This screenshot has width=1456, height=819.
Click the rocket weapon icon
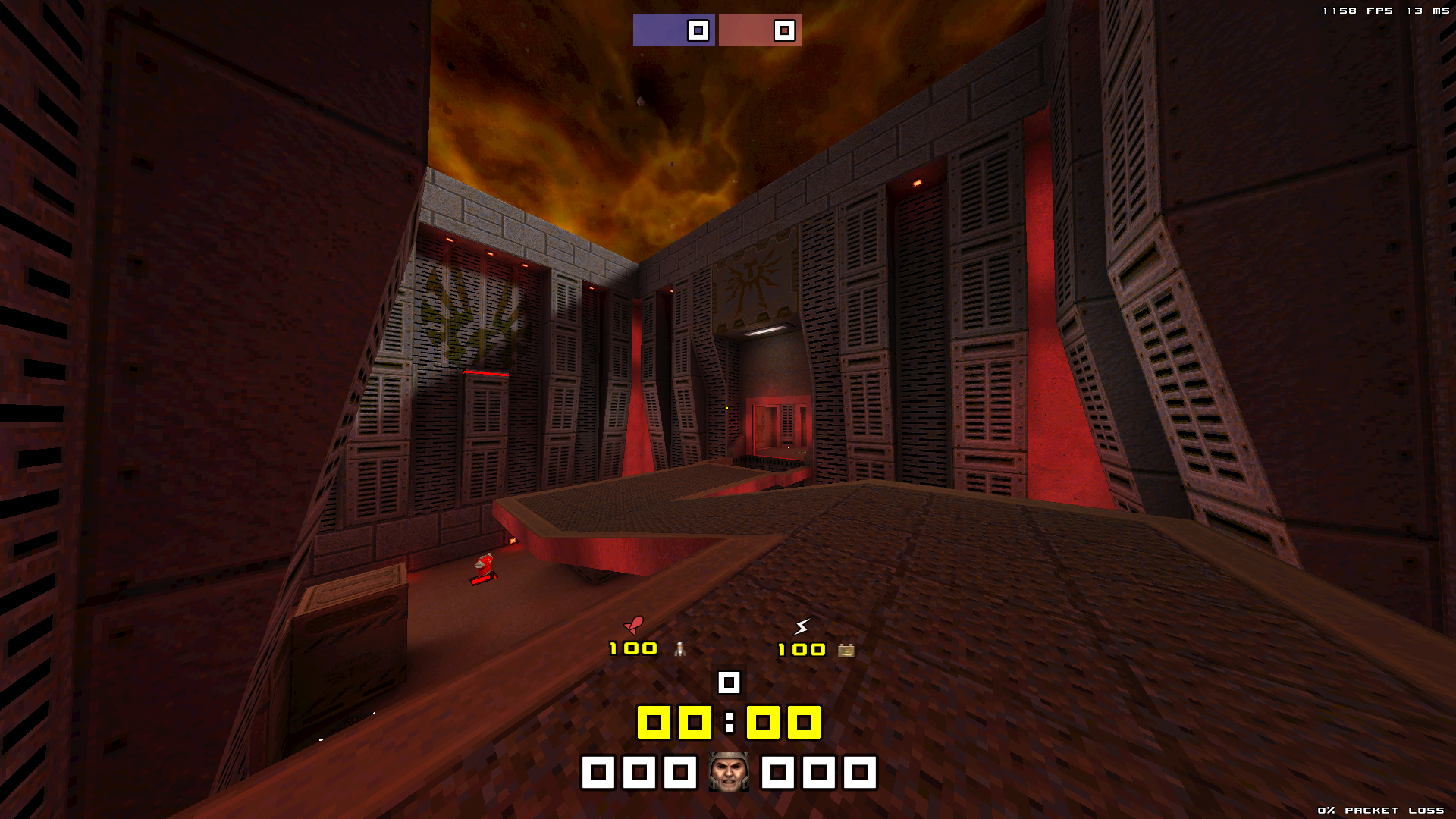tap(633, 625)
